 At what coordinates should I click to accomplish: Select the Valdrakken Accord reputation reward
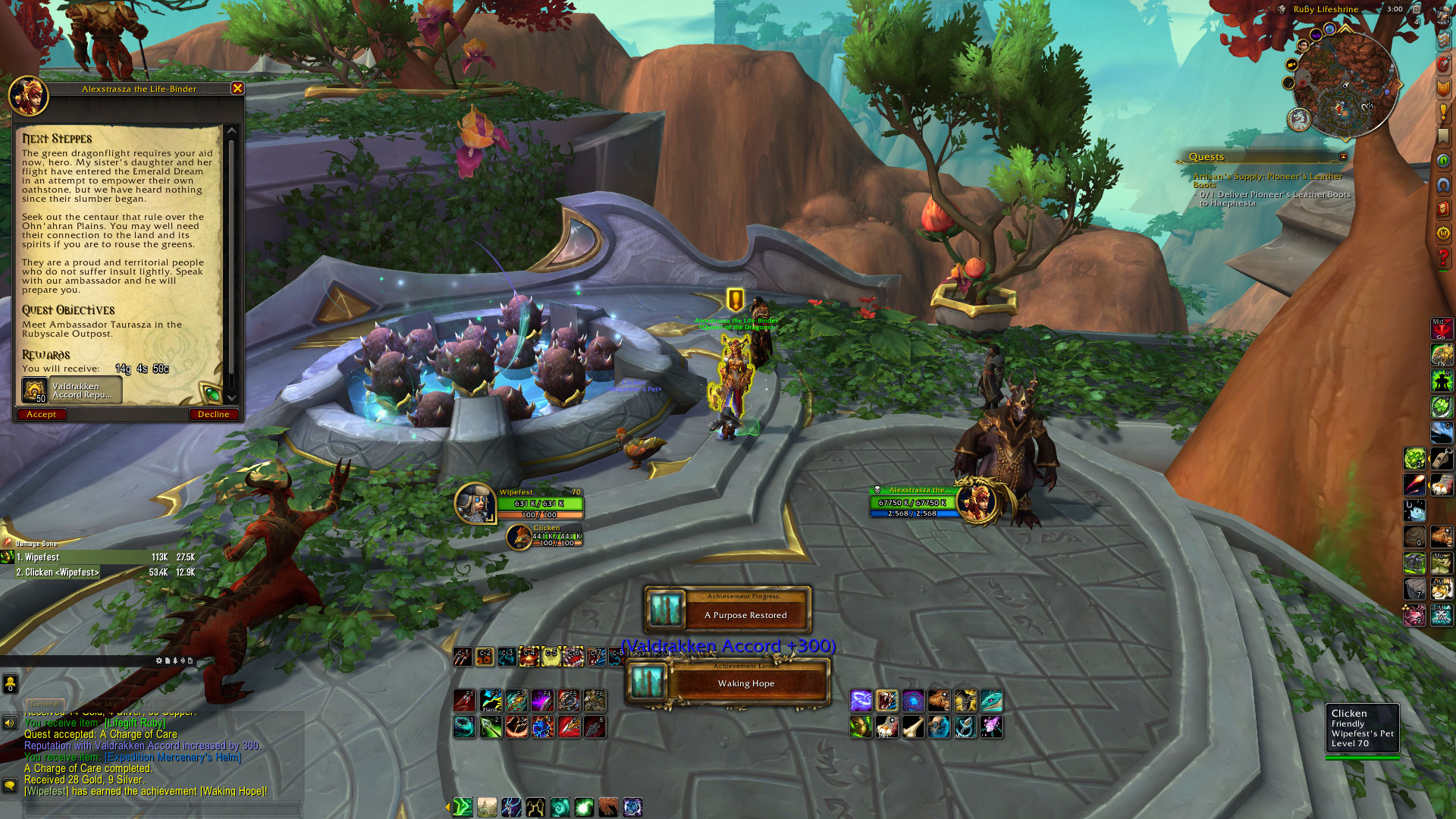pyautogui.click(x=72, y=390)
